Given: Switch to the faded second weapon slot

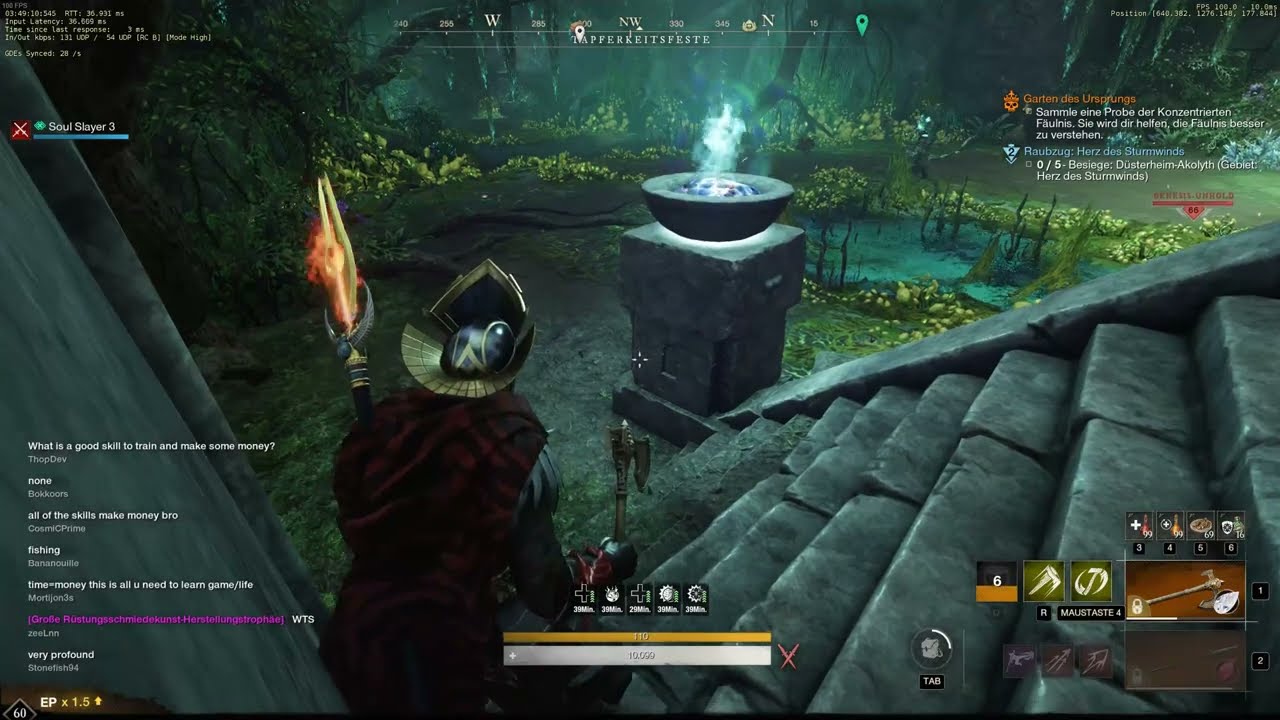Looking at the screenshot, I should point(1185,661).
